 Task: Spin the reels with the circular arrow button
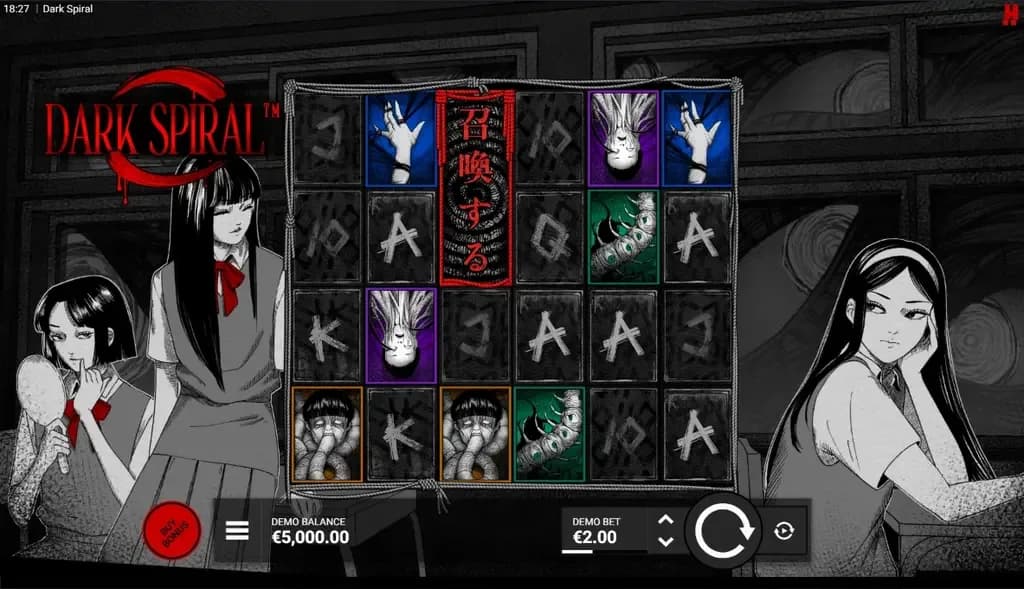click(x=724, y=531)
